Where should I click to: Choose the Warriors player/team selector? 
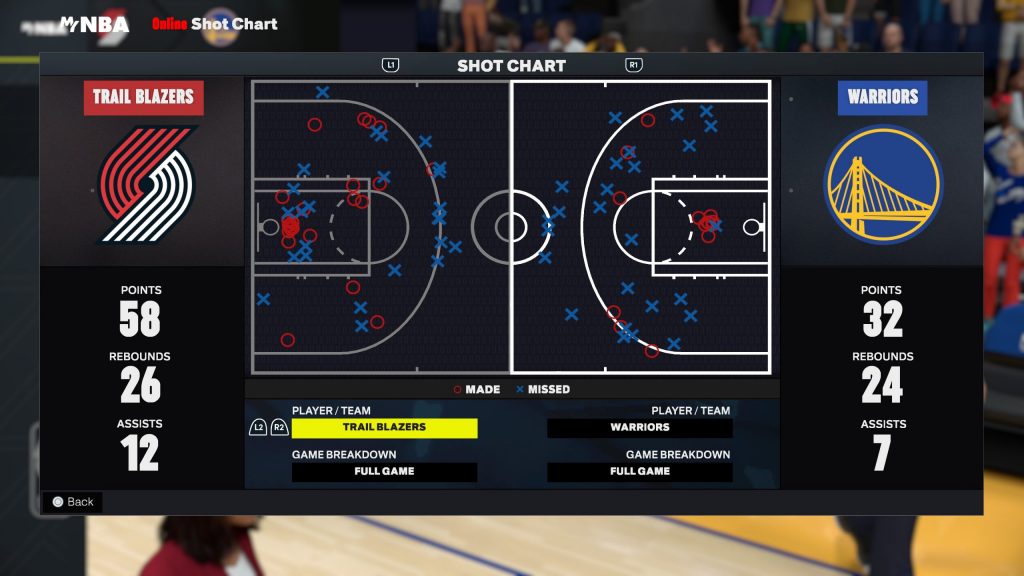click(640, 427)
